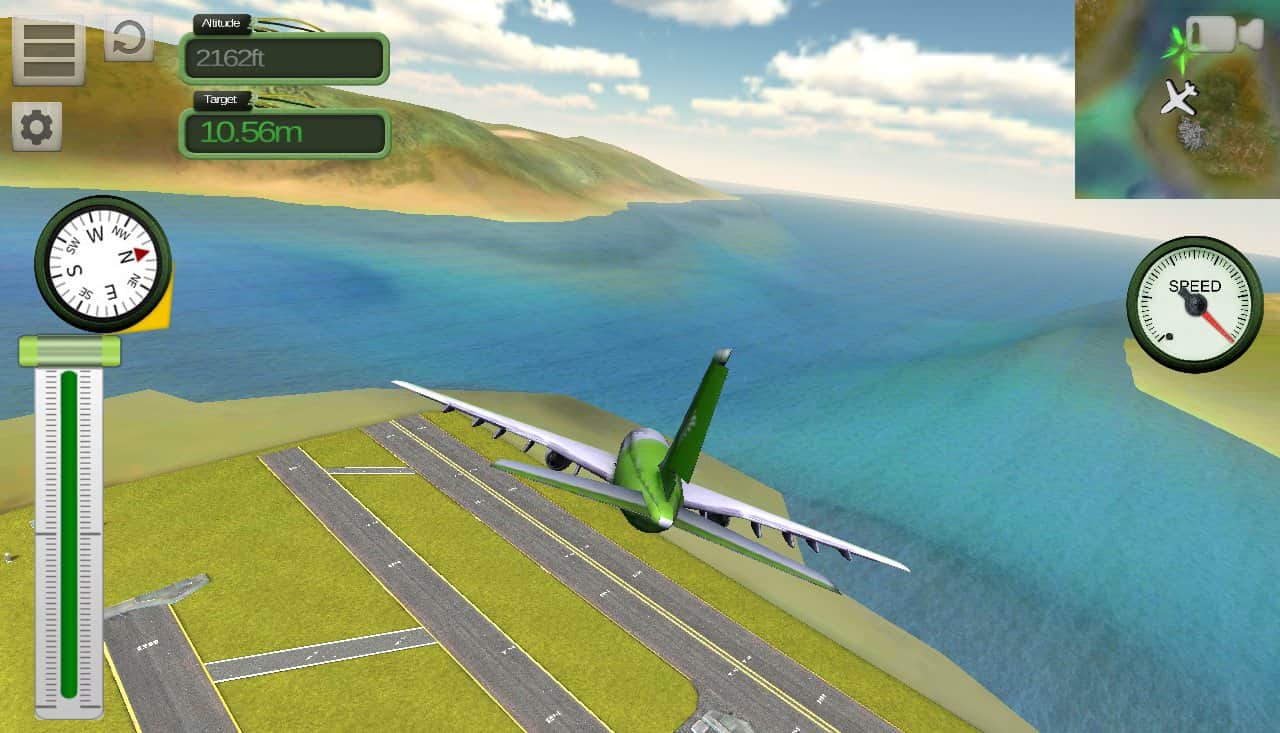Image resolution: width=1280 pixels, height=733 pixels.
Task: Expand the Altitude readout panel
Action: [x=284, y=59]
